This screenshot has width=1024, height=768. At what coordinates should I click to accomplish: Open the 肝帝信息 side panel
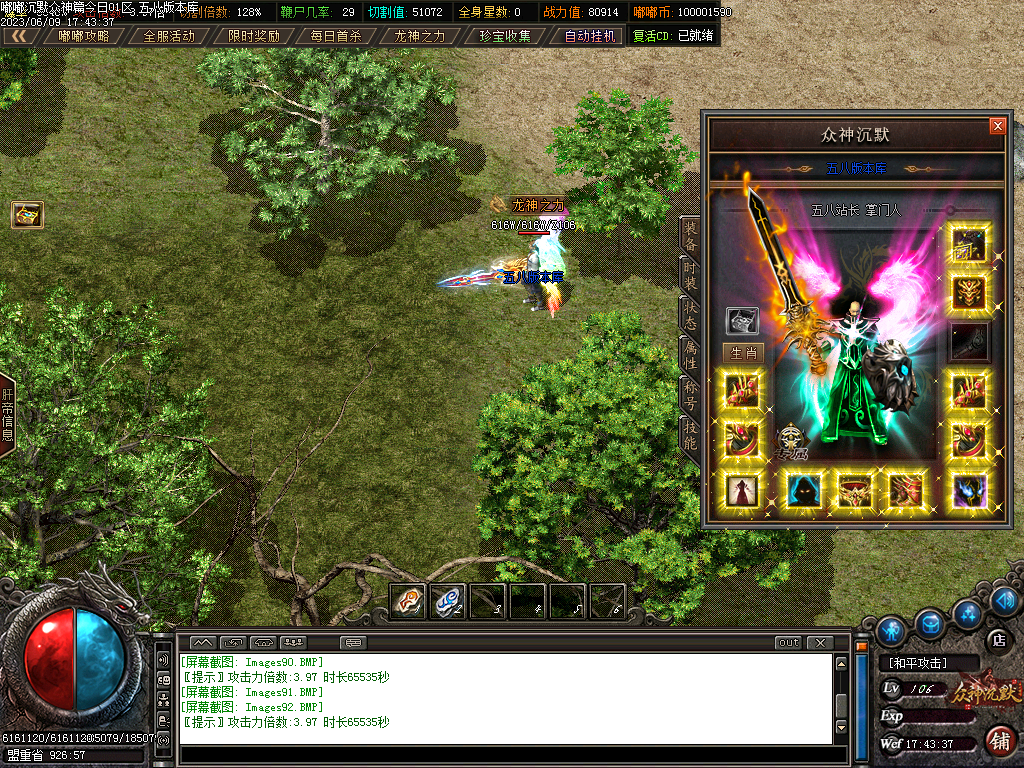7,415
